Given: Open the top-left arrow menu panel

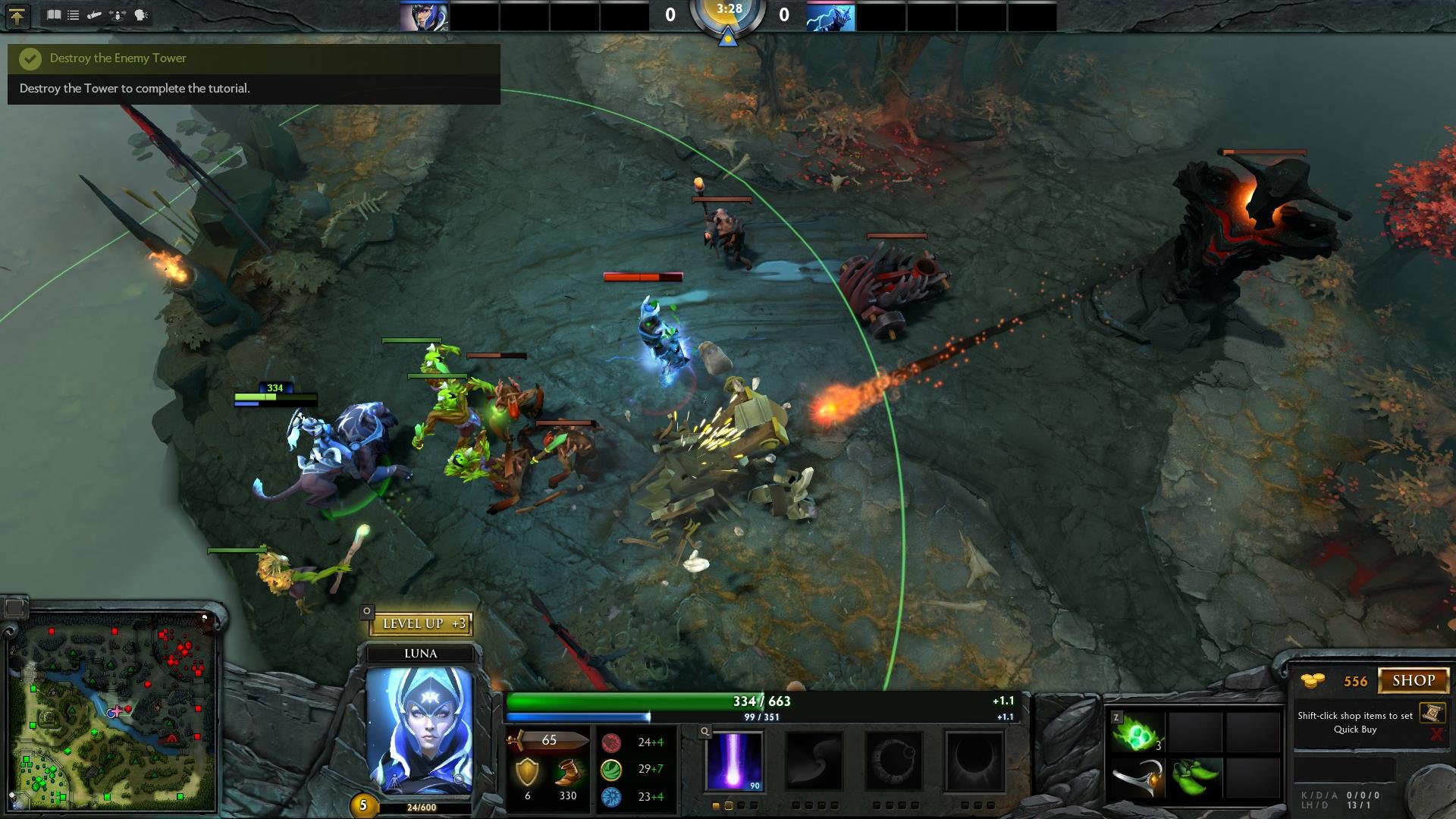Looking at the screenshot, I should pyautogui.click(x=17, y=15).
